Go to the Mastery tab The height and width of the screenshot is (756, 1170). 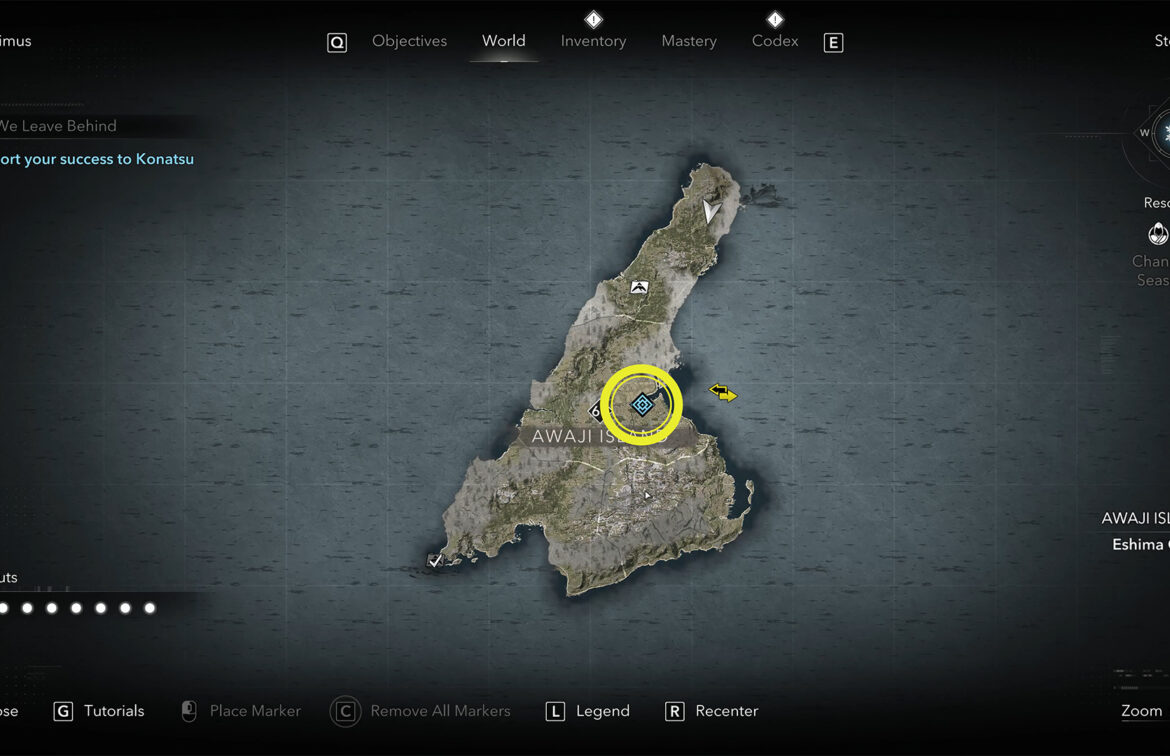(x=689, y=41)
